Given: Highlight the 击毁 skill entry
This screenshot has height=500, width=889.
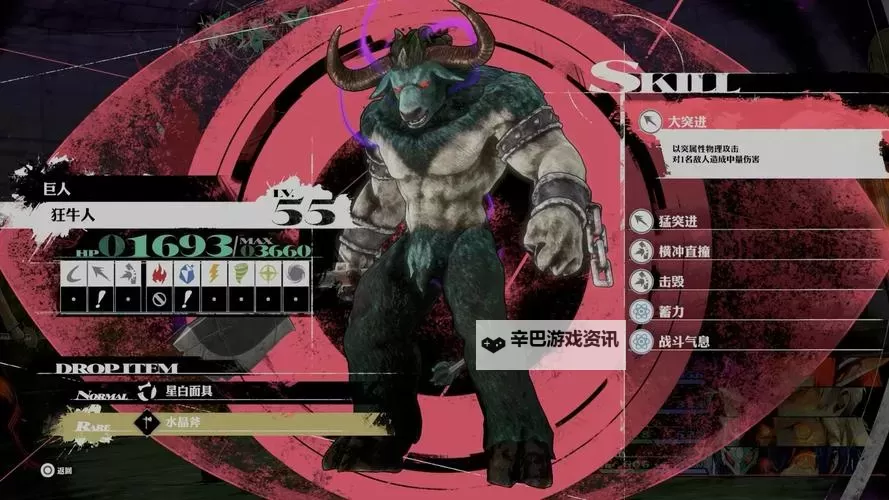Looking at the screenshot, I should (x=670, y=281).
